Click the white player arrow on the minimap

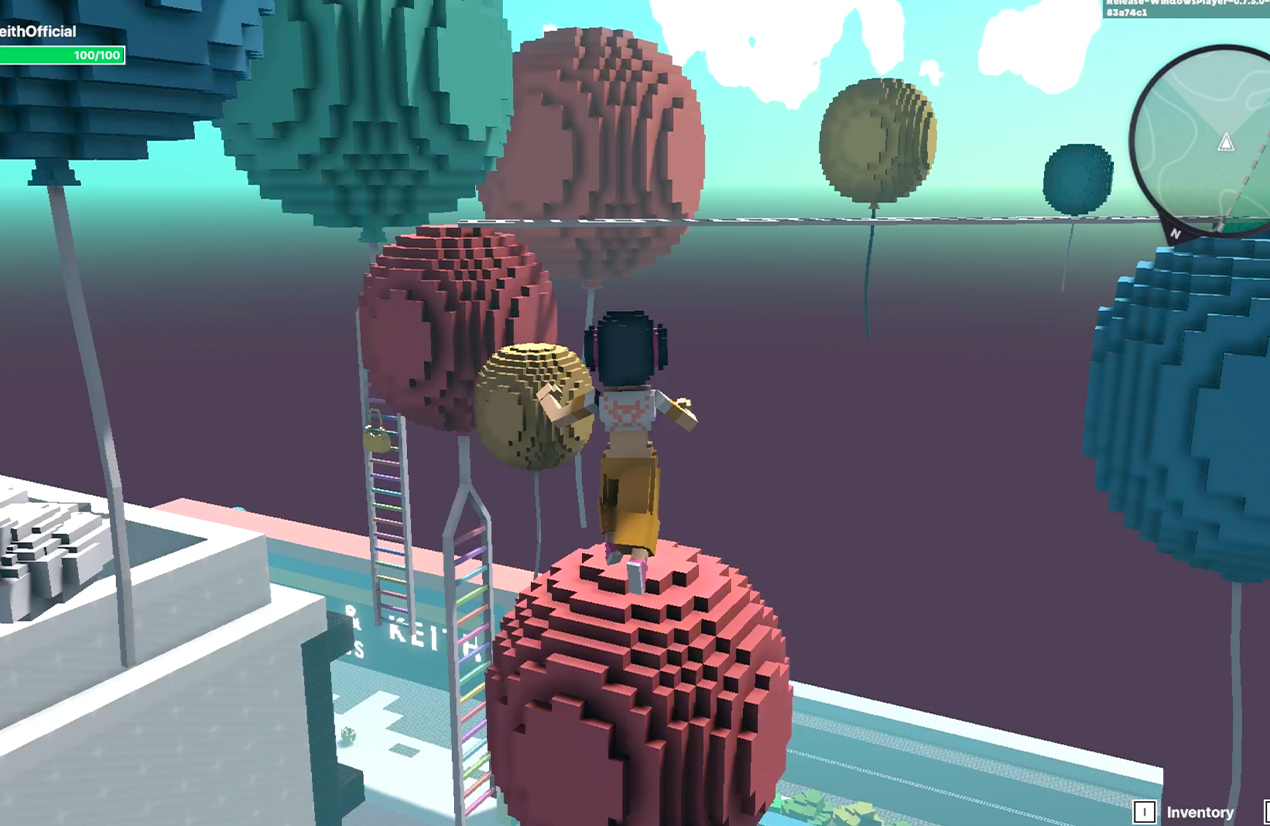tap(1226, 142)
